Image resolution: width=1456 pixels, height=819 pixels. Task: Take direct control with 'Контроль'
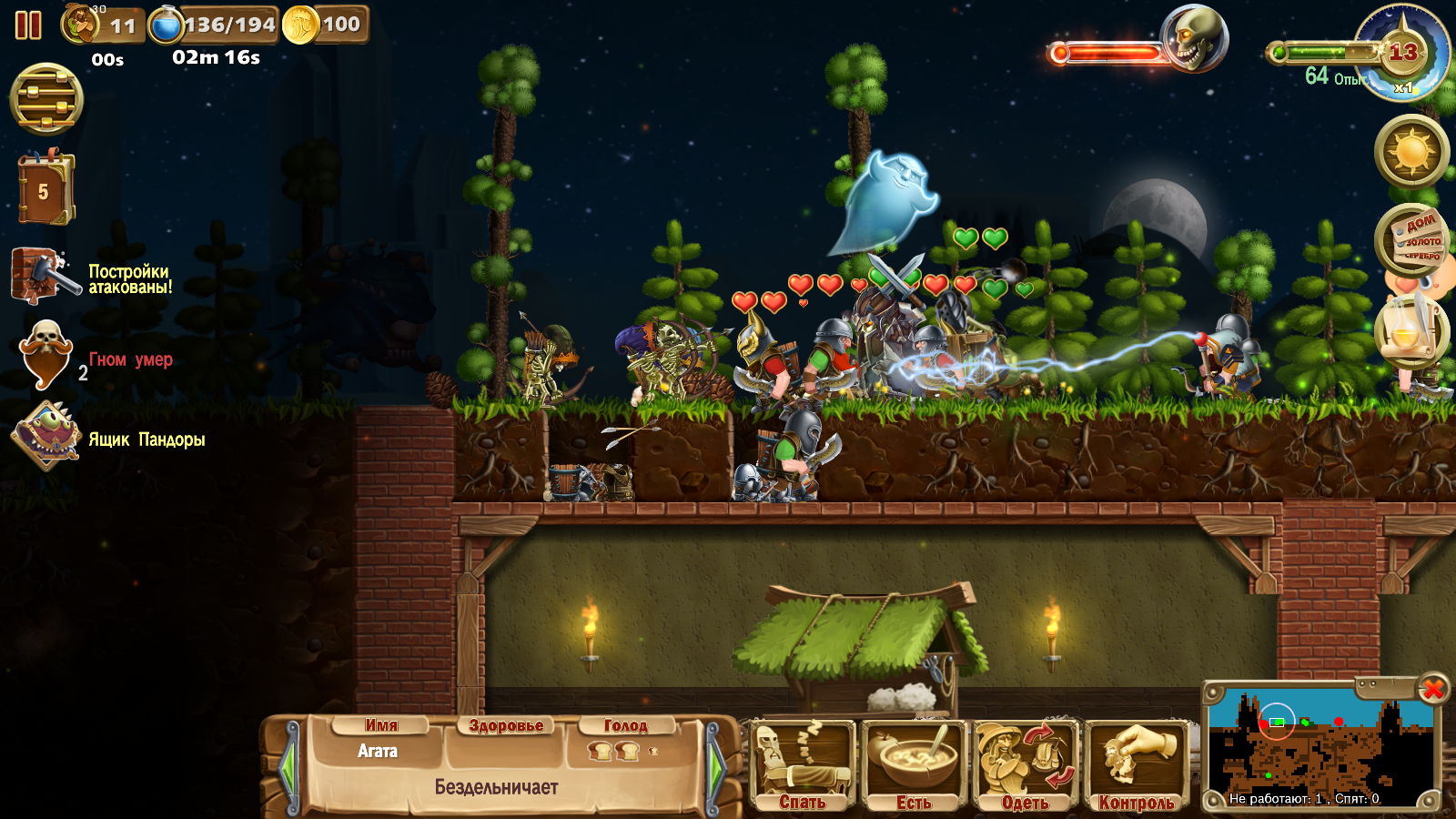click(x=1136, y=765)
